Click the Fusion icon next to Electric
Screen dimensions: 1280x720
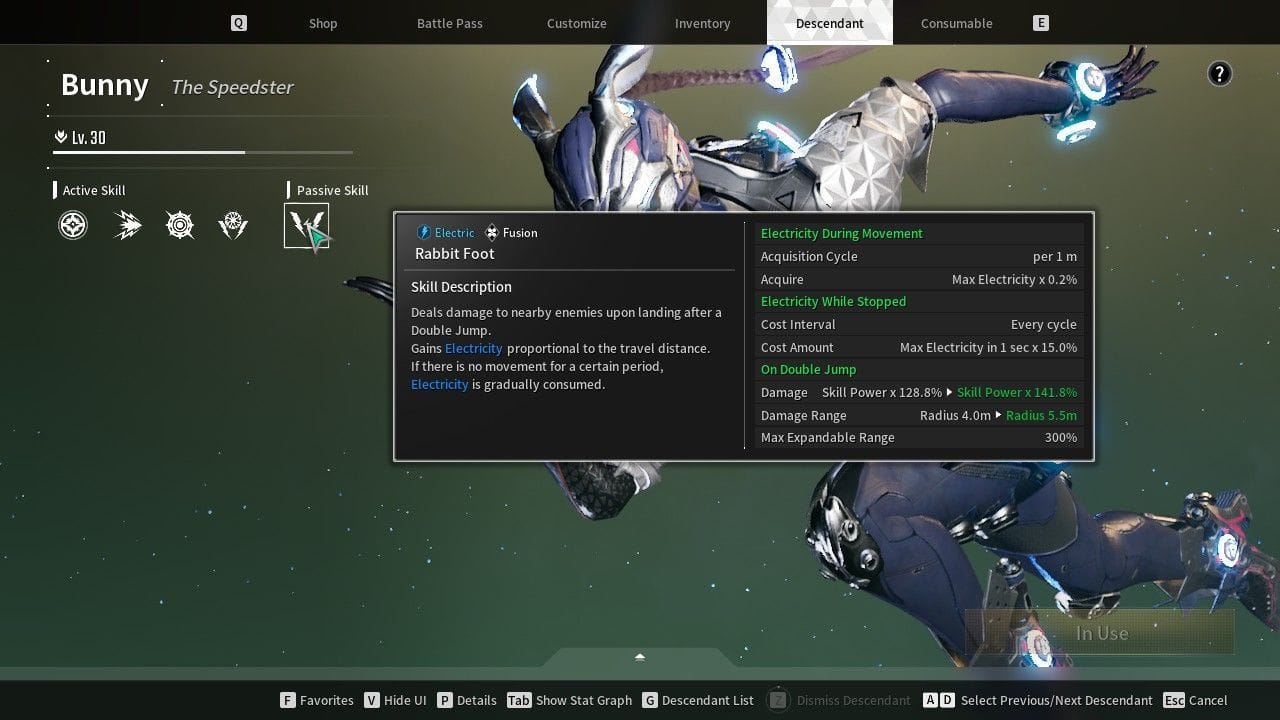(491, 232)
